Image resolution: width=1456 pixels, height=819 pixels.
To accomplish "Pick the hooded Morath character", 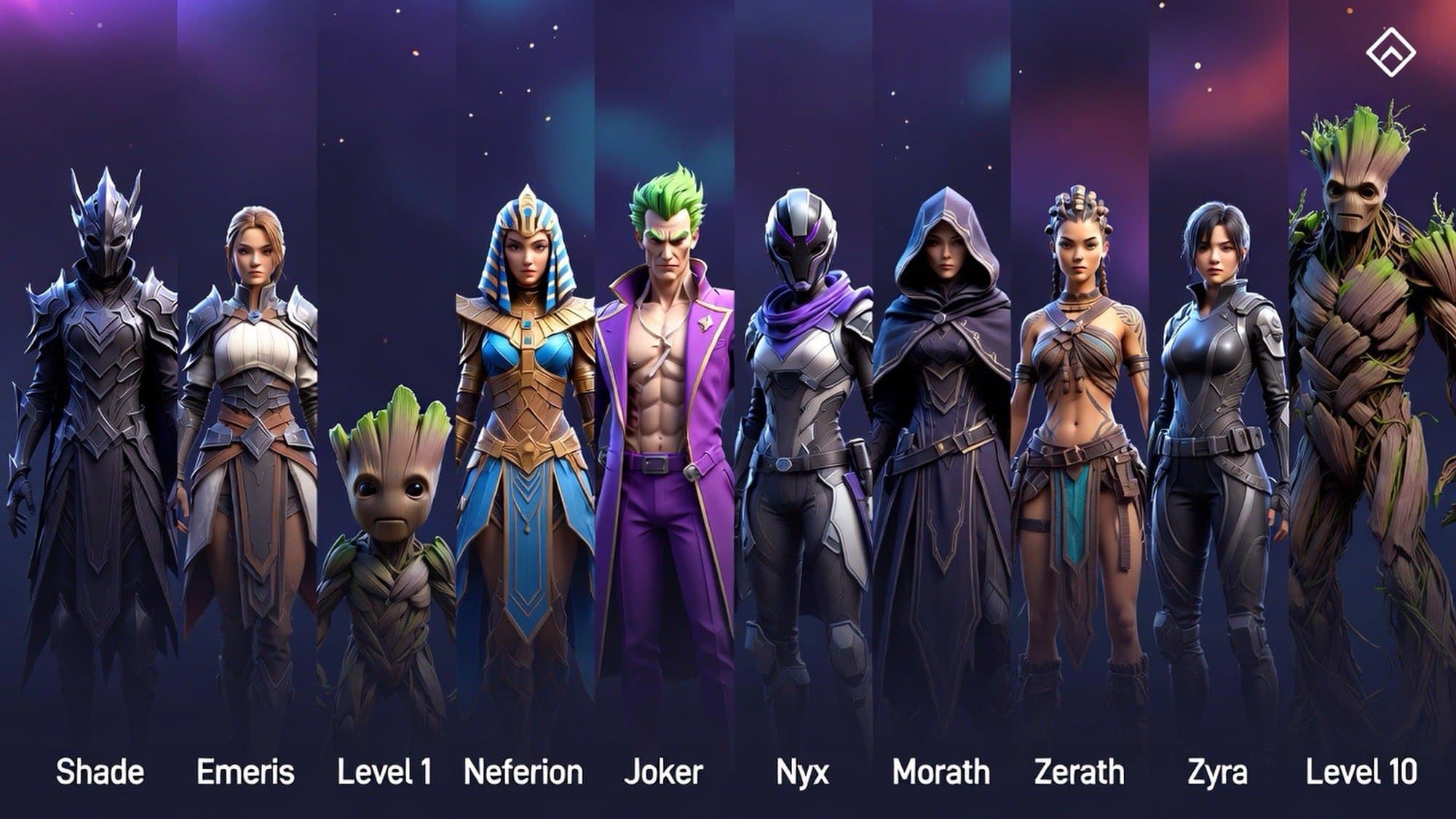I will pos(941,437).
